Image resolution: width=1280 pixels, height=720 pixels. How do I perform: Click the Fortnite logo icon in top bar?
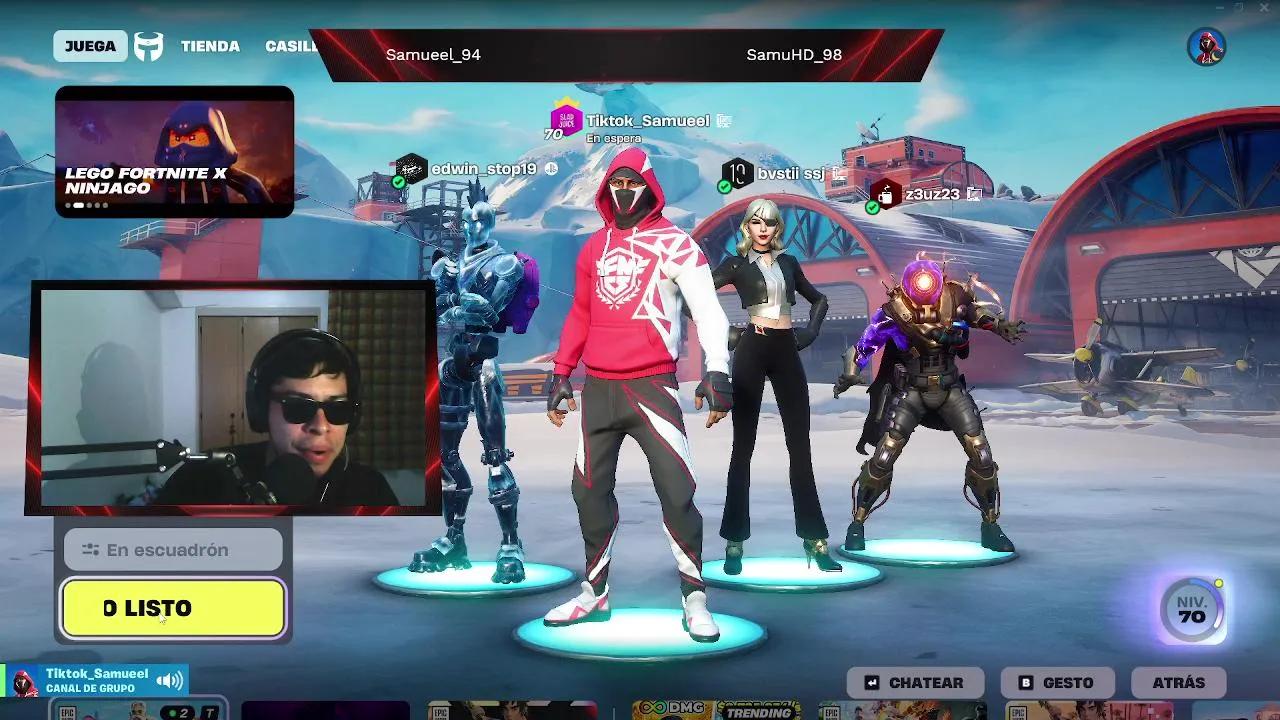click(x=149, y=45)
